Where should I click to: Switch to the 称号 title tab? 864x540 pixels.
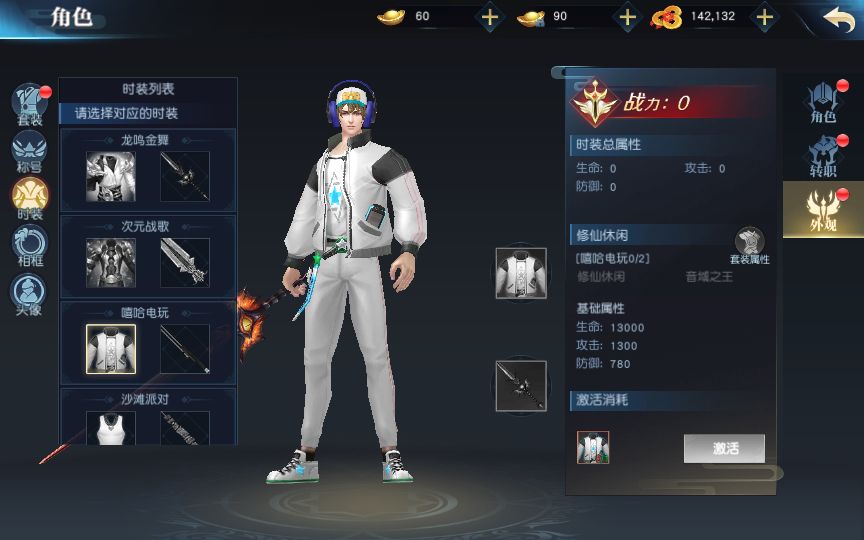point(29,151)
